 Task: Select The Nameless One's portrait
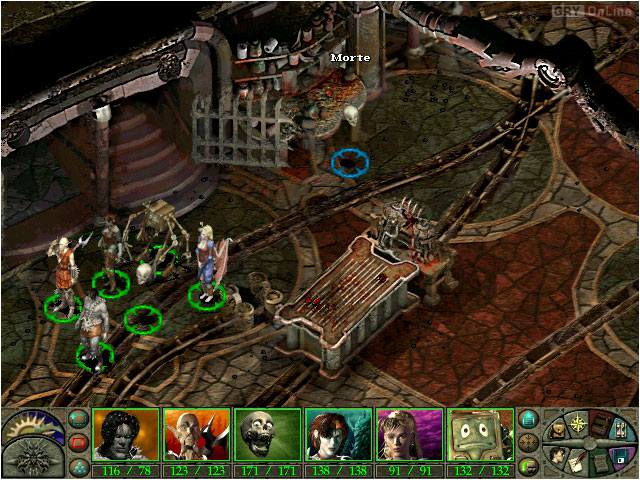[x=126, y=435]
